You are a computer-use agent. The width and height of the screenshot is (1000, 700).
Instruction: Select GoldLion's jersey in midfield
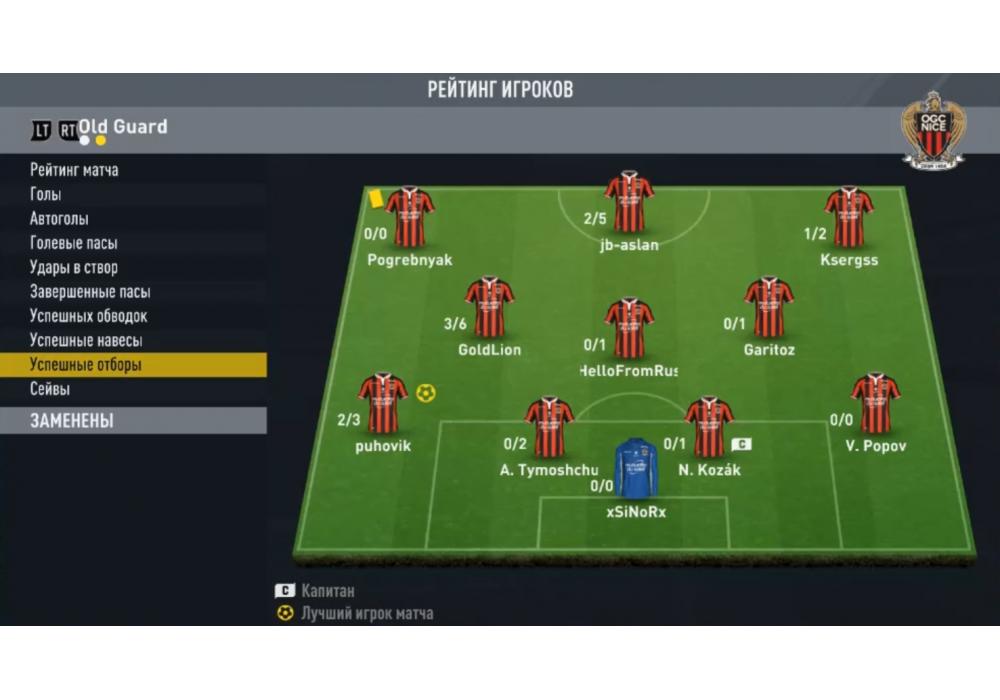(x=489, y=306)
